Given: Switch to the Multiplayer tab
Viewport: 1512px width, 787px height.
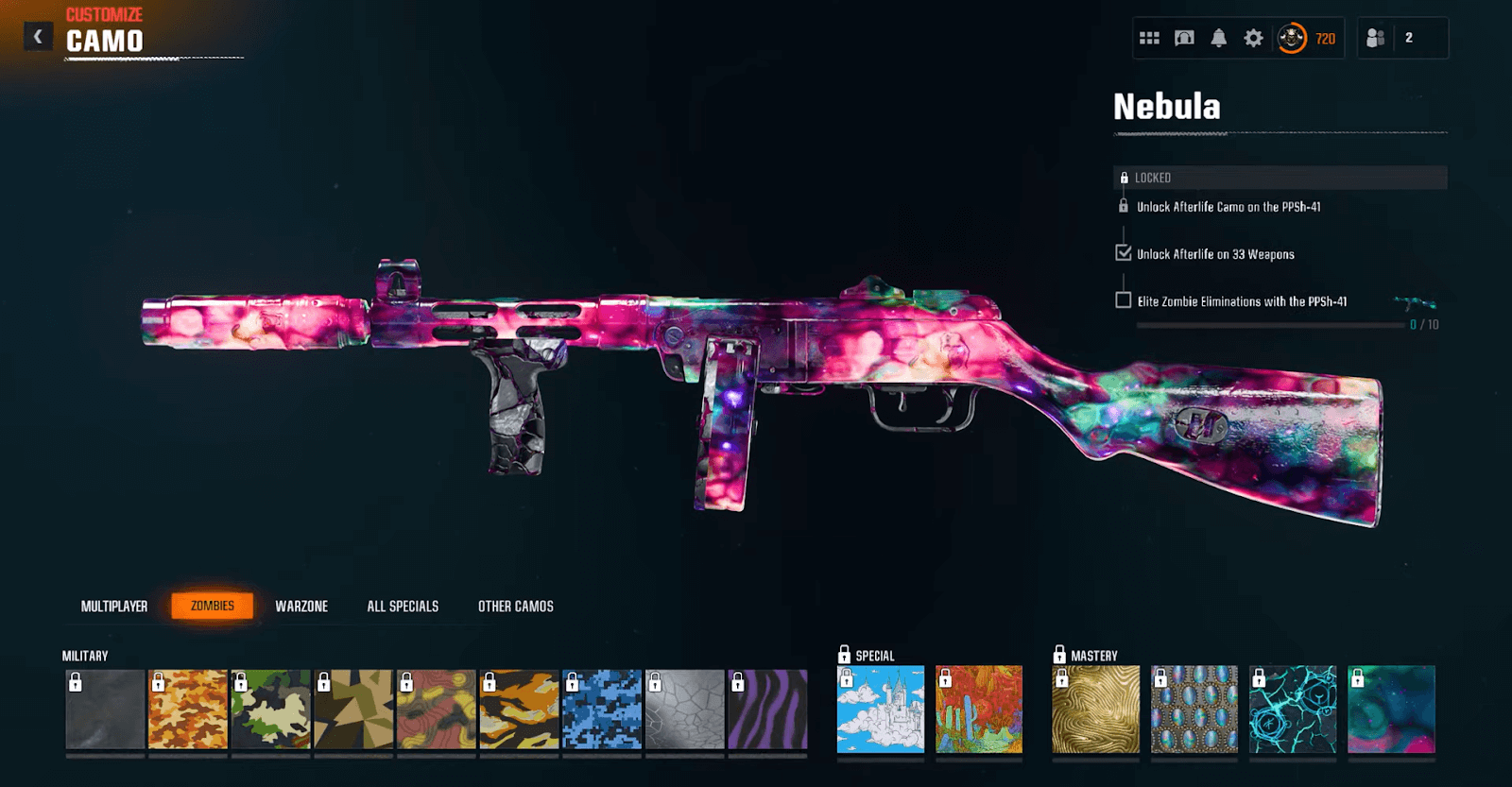Looking at the screenshot, I should pyautogui.click(x=112, y=606).
